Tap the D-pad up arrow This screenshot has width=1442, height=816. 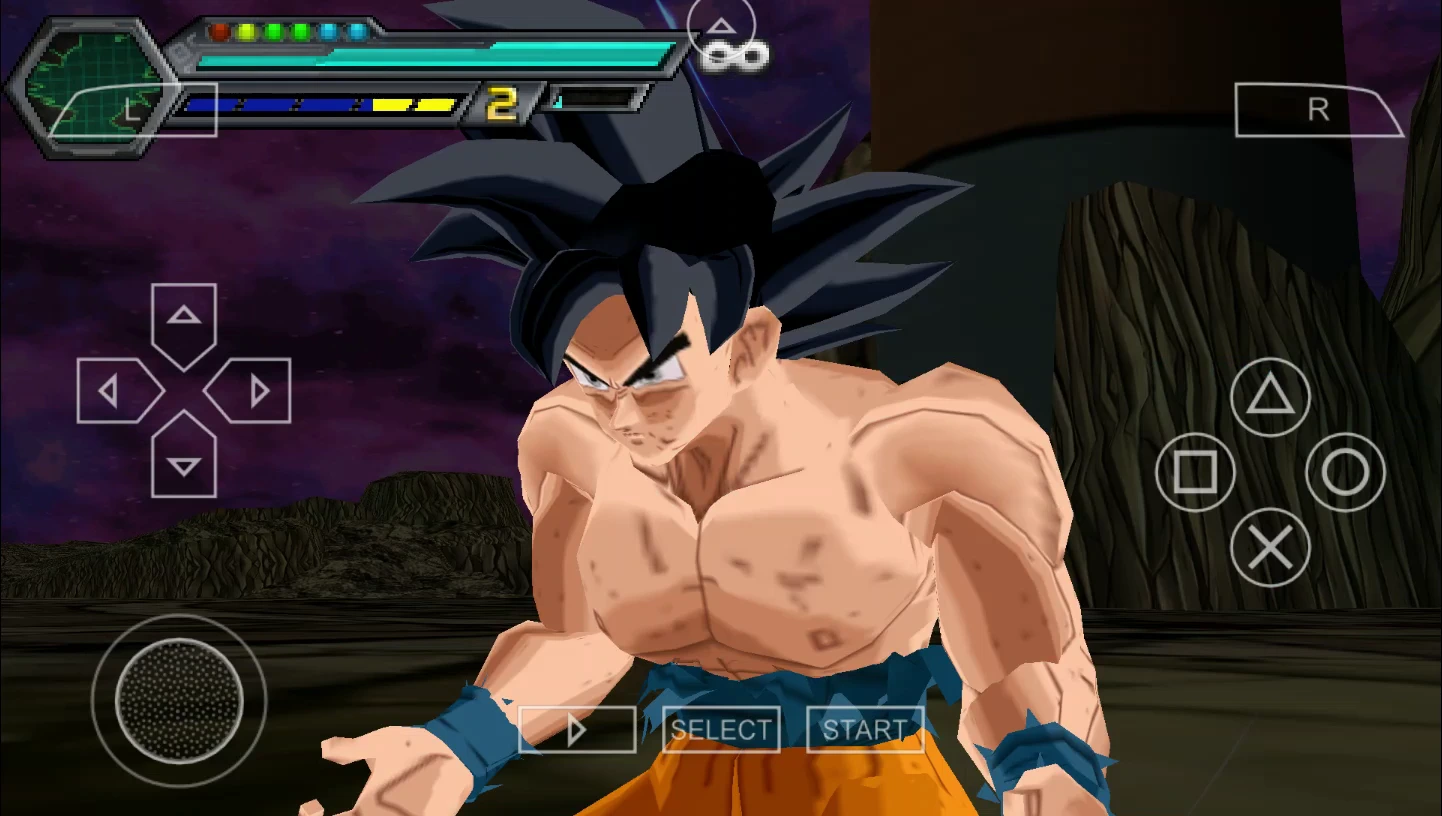click(x=184, y=319)
